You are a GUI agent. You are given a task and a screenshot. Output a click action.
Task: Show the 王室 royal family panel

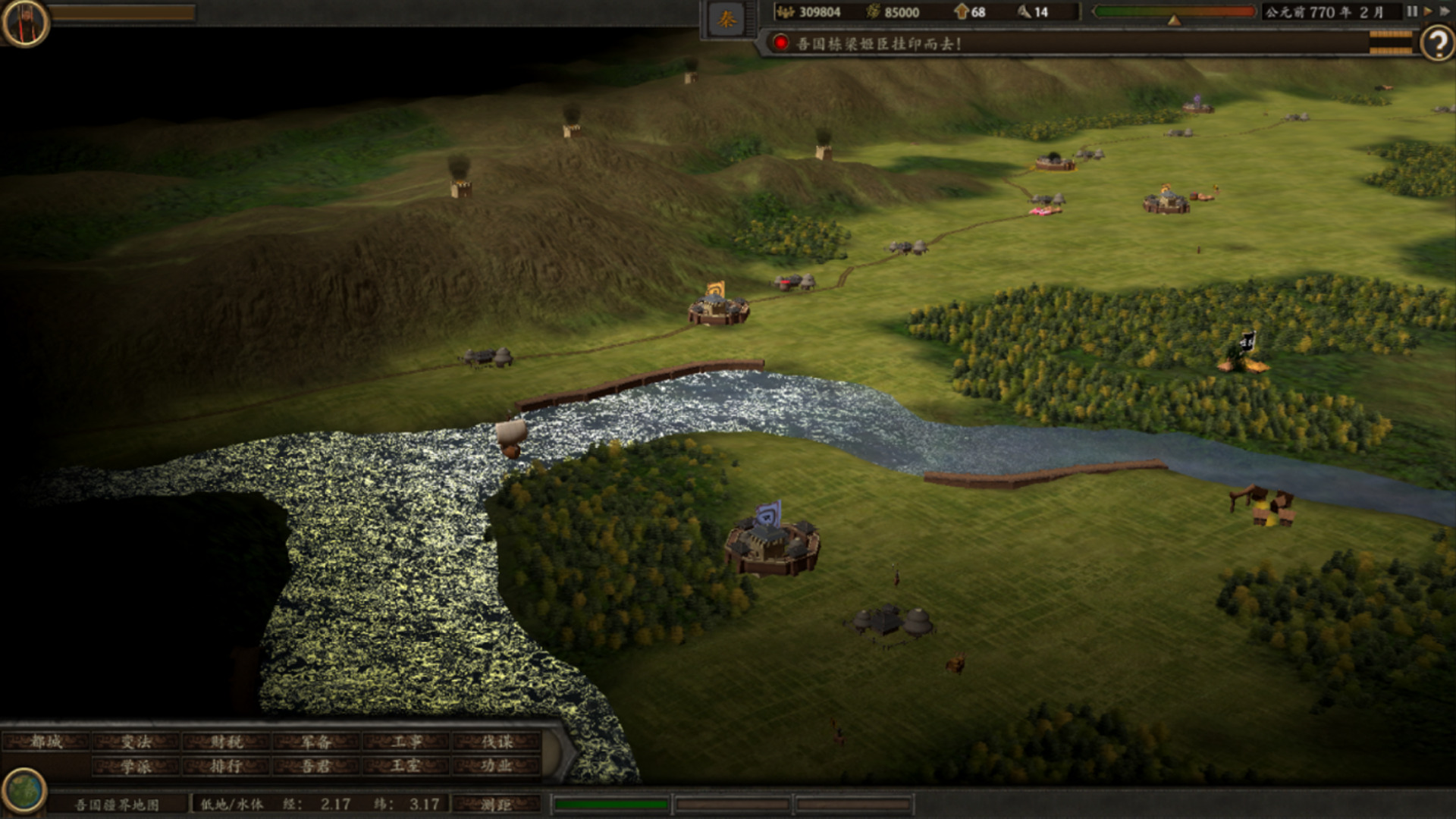pyautogui.click(x=406, y=767)
